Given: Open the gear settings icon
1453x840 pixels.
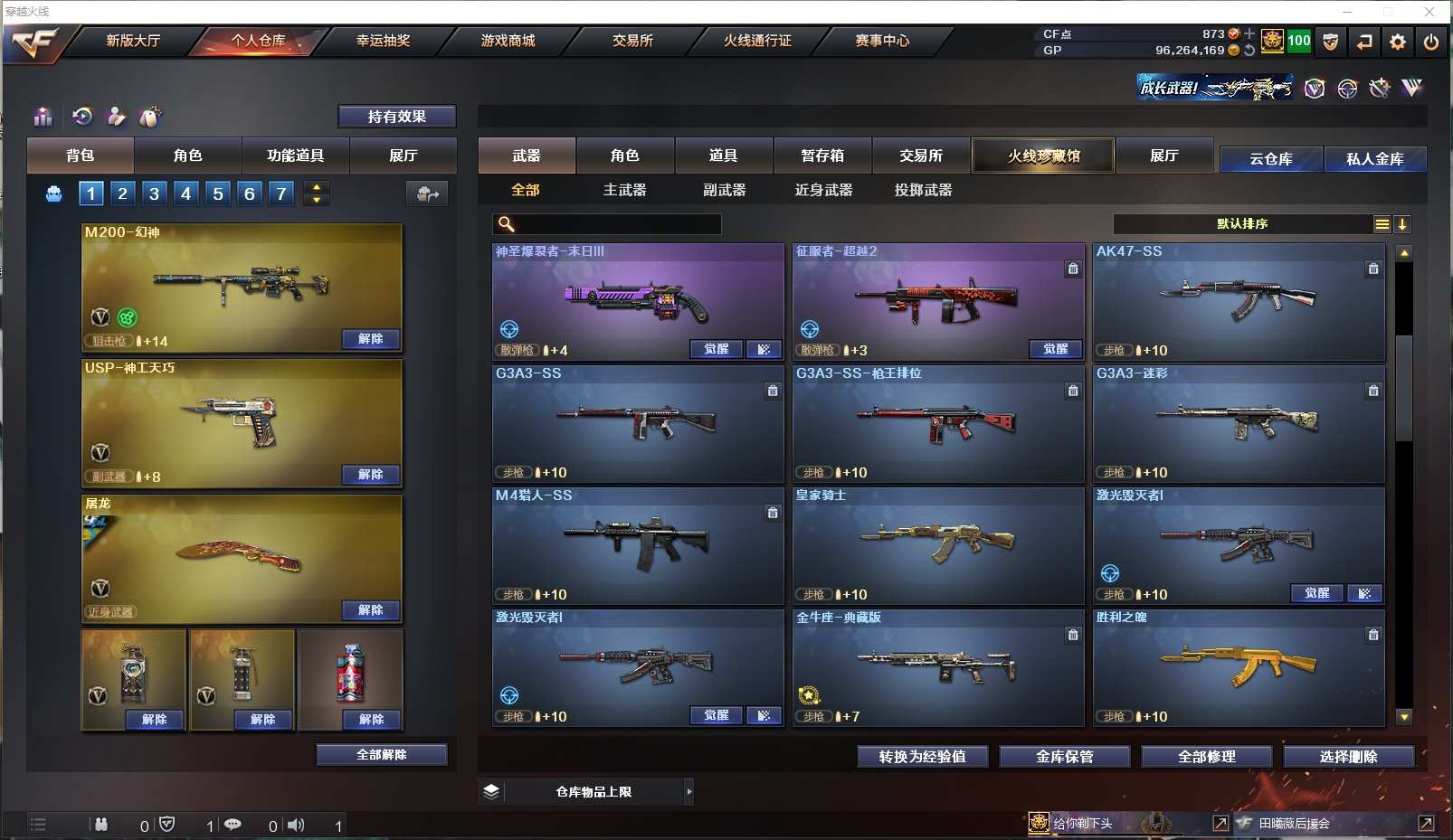Looking at the screenshot, I should [x=1398, y=42].
